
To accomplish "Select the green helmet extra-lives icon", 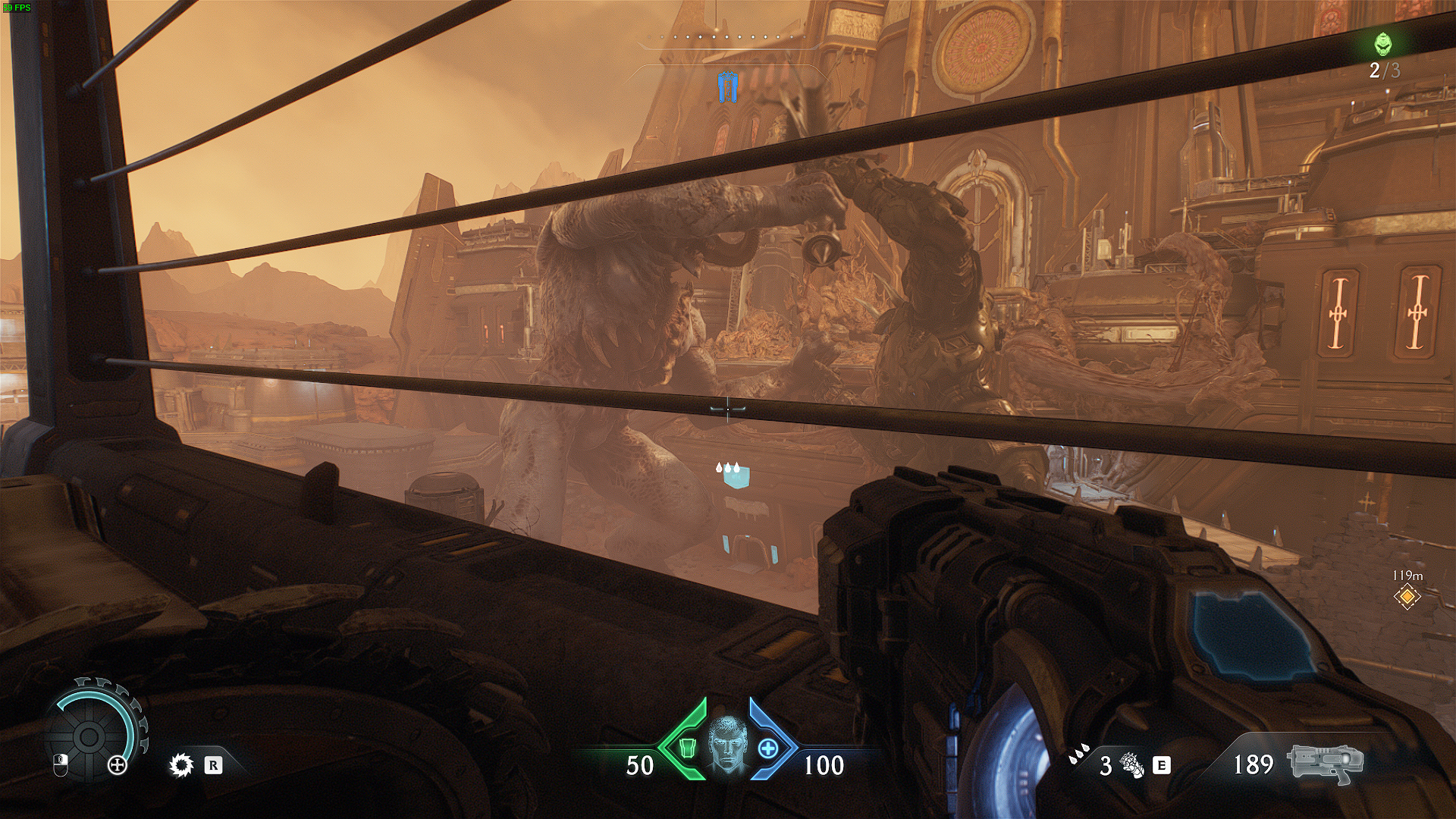I will [x=1385, y=44].
